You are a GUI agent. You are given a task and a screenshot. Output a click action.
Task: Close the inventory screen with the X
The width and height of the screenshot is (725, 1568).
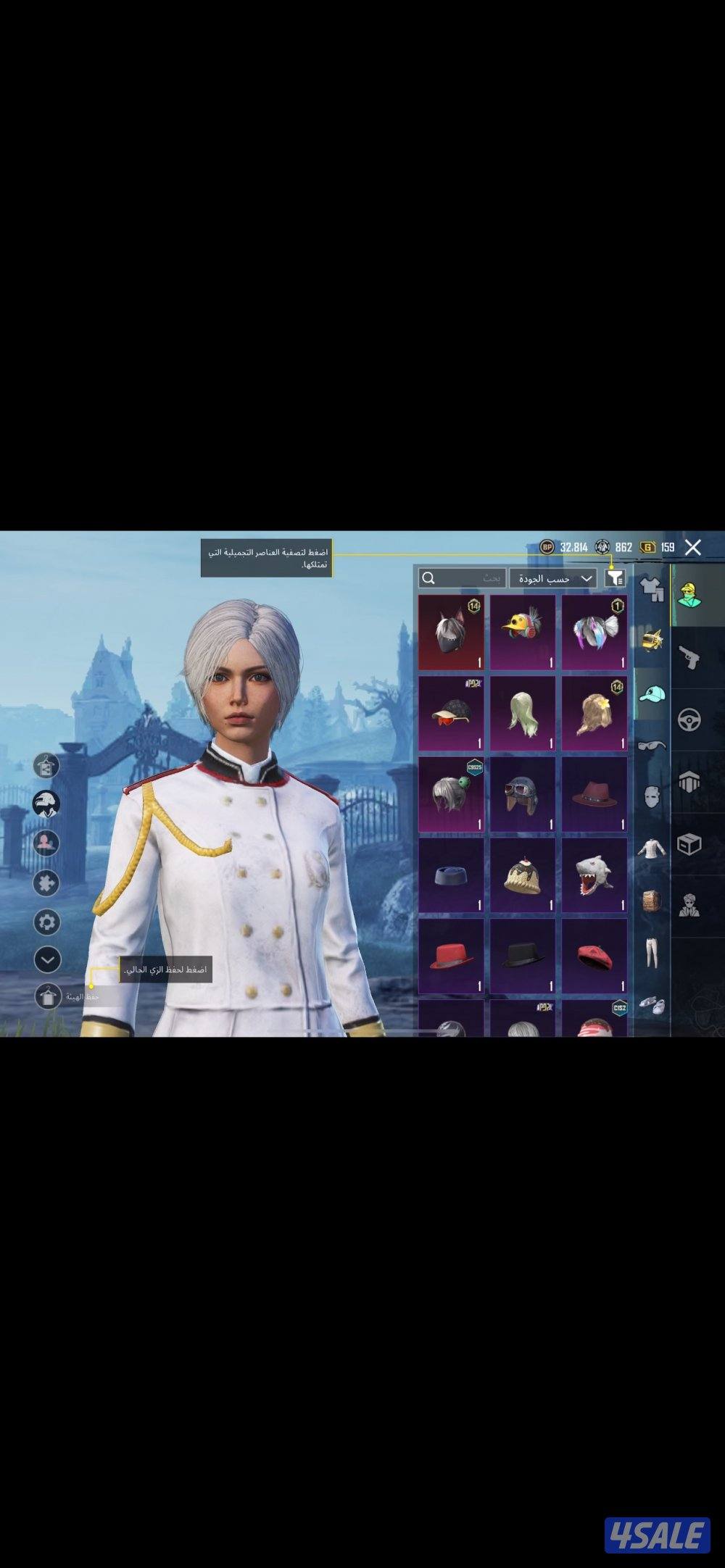[693, 547]
